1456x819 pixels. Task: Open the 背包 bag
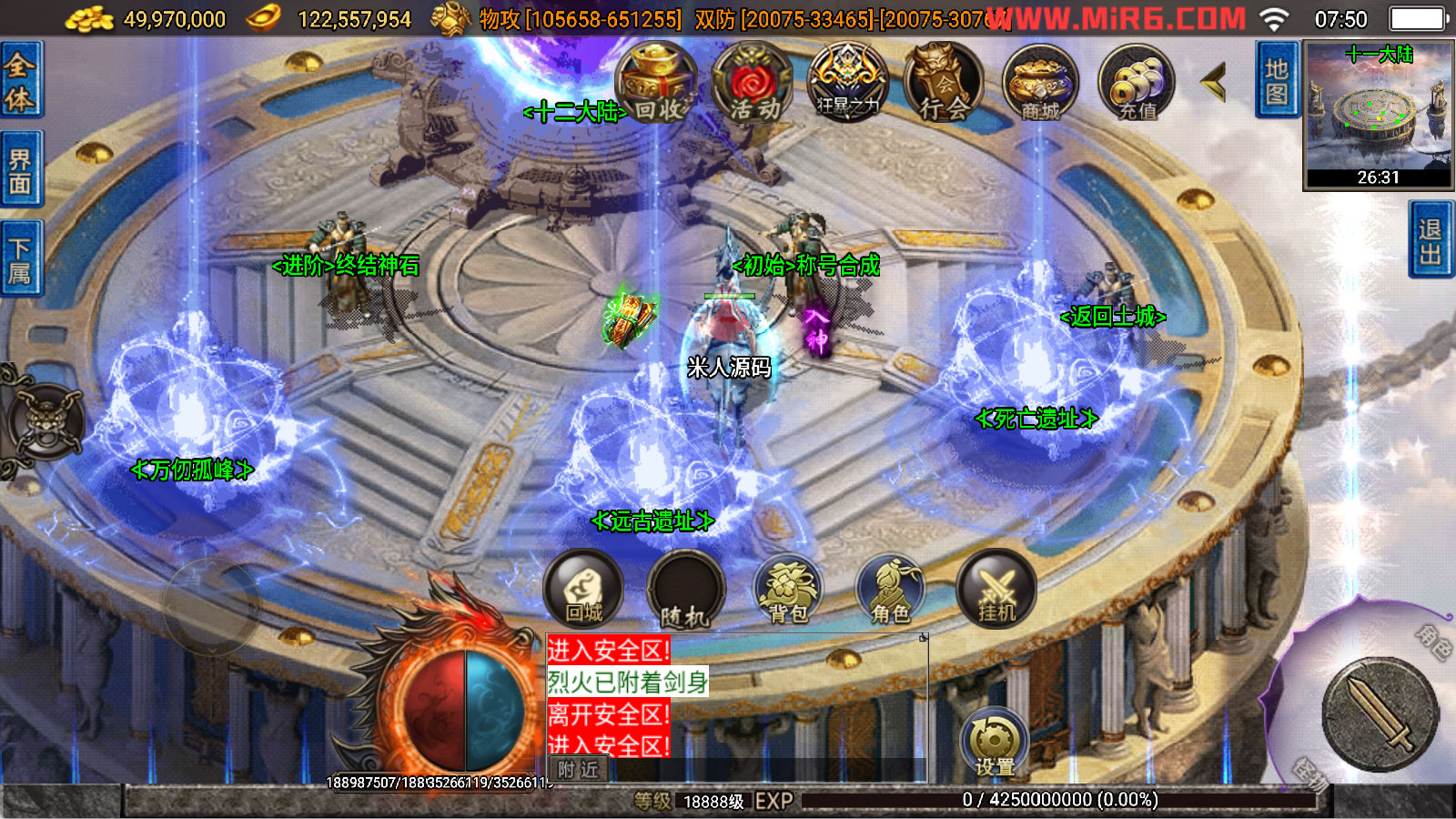(x=788, y=590)
